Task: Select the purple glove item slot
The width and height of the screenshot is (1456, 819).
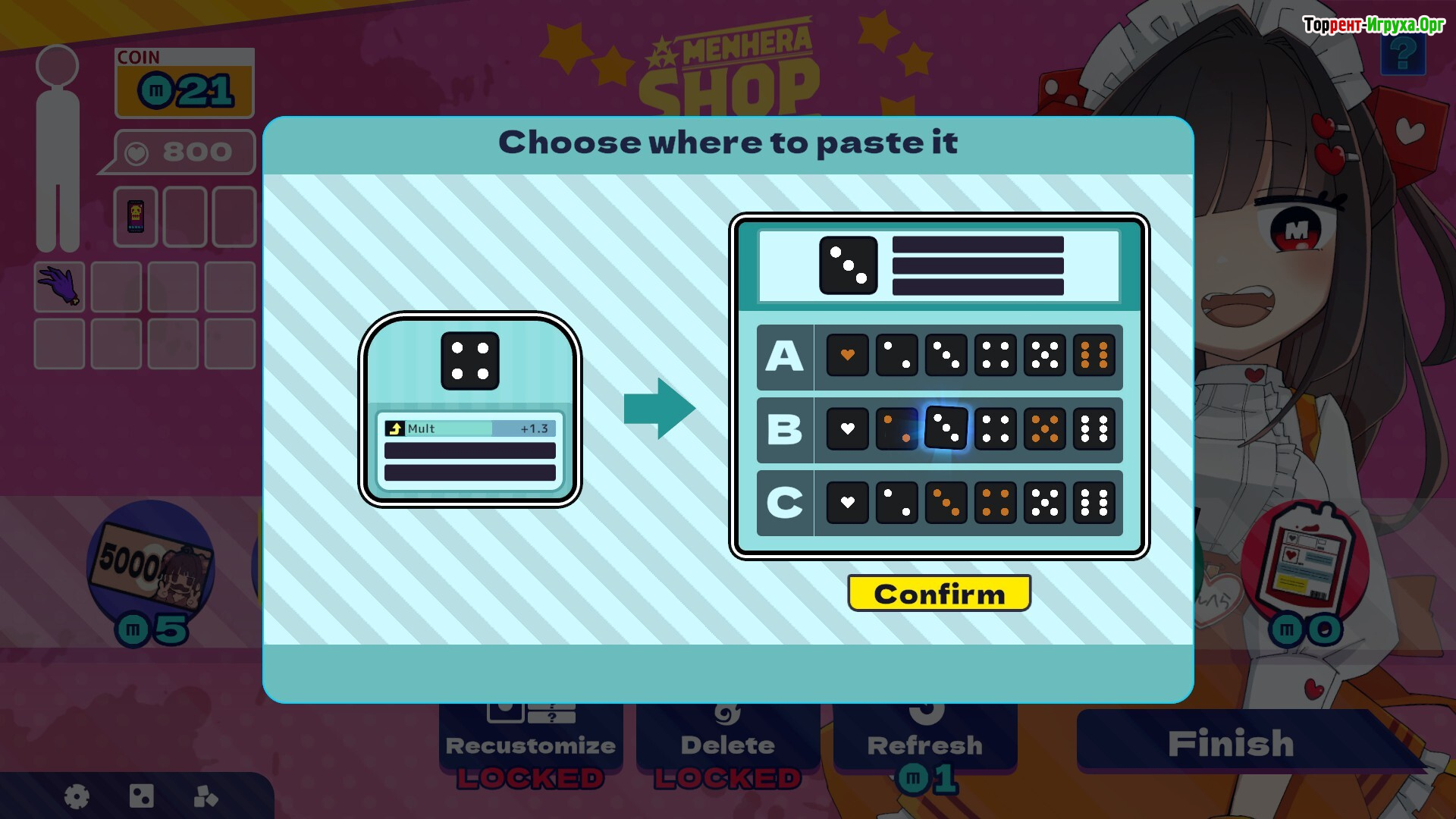Action: [x=60, y=287]
